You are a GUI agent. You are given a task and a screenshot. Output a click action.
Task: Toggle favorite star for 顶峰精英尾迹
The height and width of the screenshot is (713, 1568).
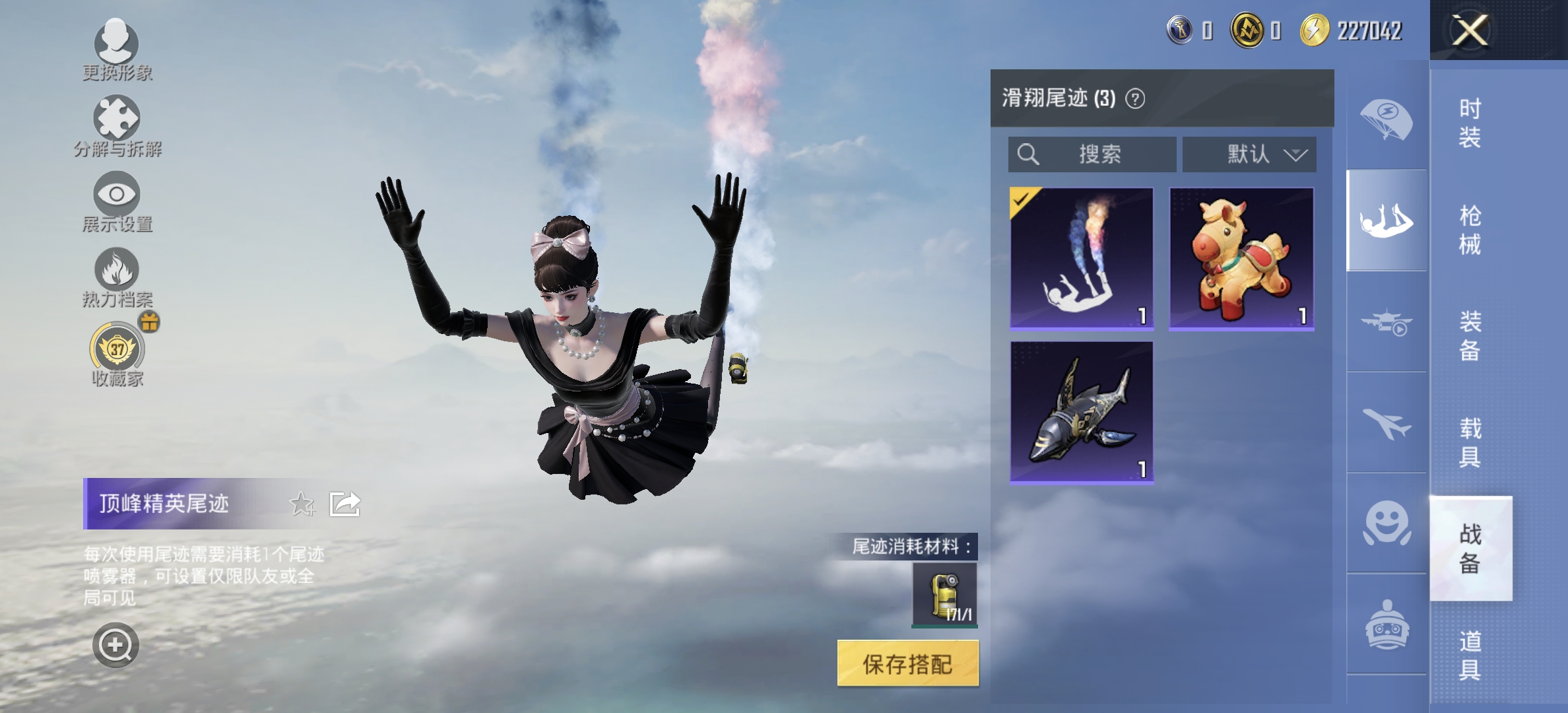(x=301, y=504)
